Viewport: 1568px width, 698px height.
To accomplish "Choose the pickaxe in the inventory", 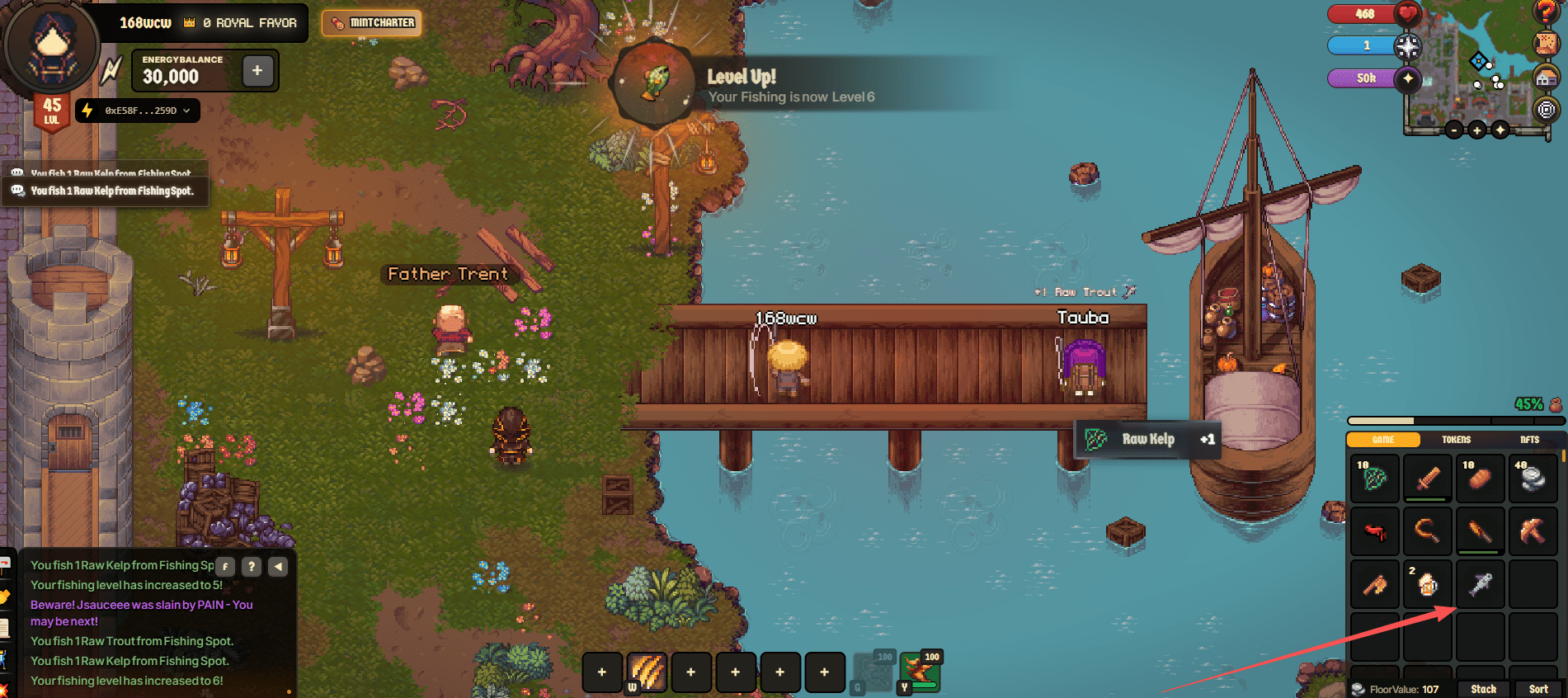I will (x=1533, y=531).
